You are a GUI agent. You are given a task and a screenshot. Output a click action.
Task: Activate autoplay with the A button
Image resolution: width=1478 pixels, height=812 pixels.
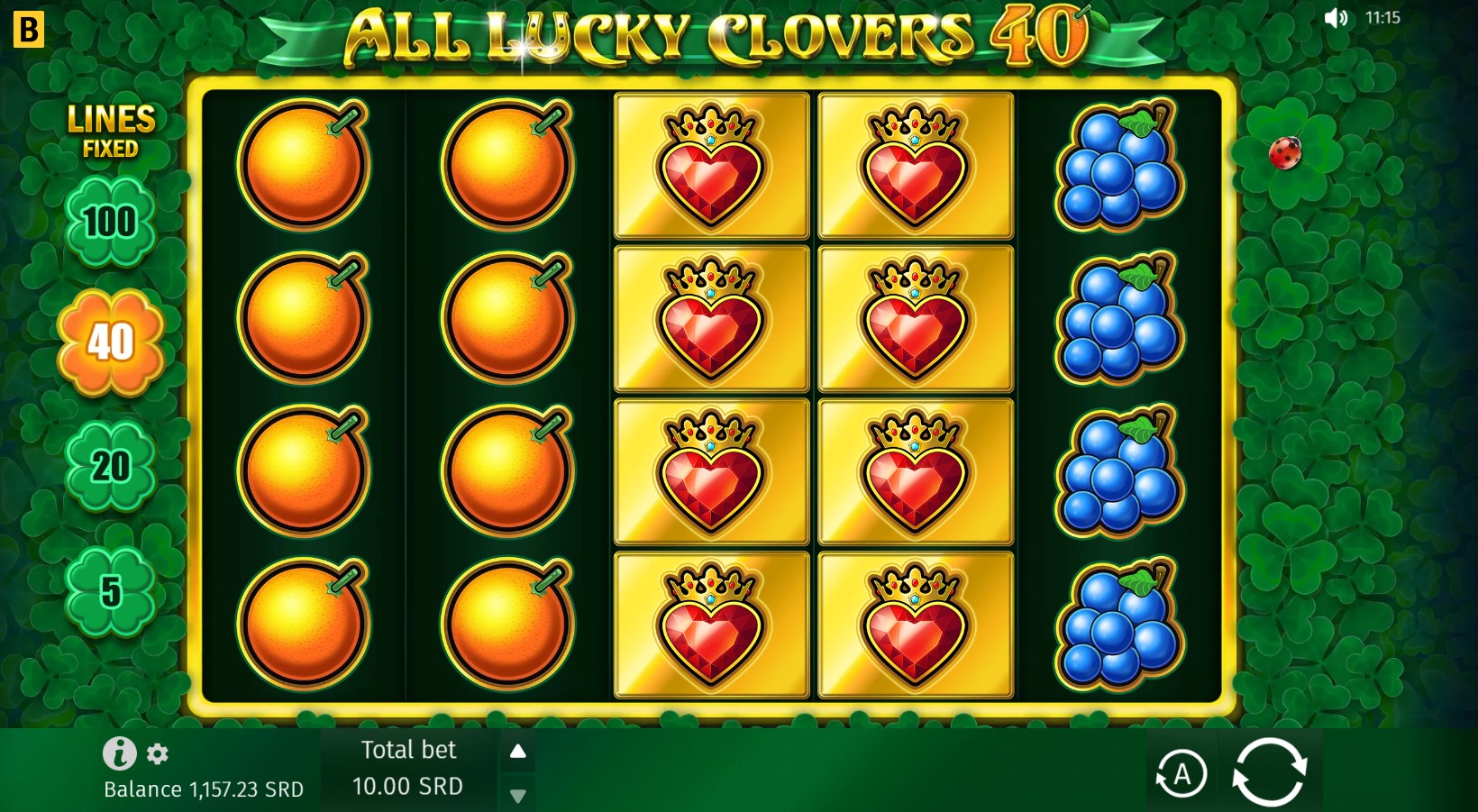pos(1183,772)
